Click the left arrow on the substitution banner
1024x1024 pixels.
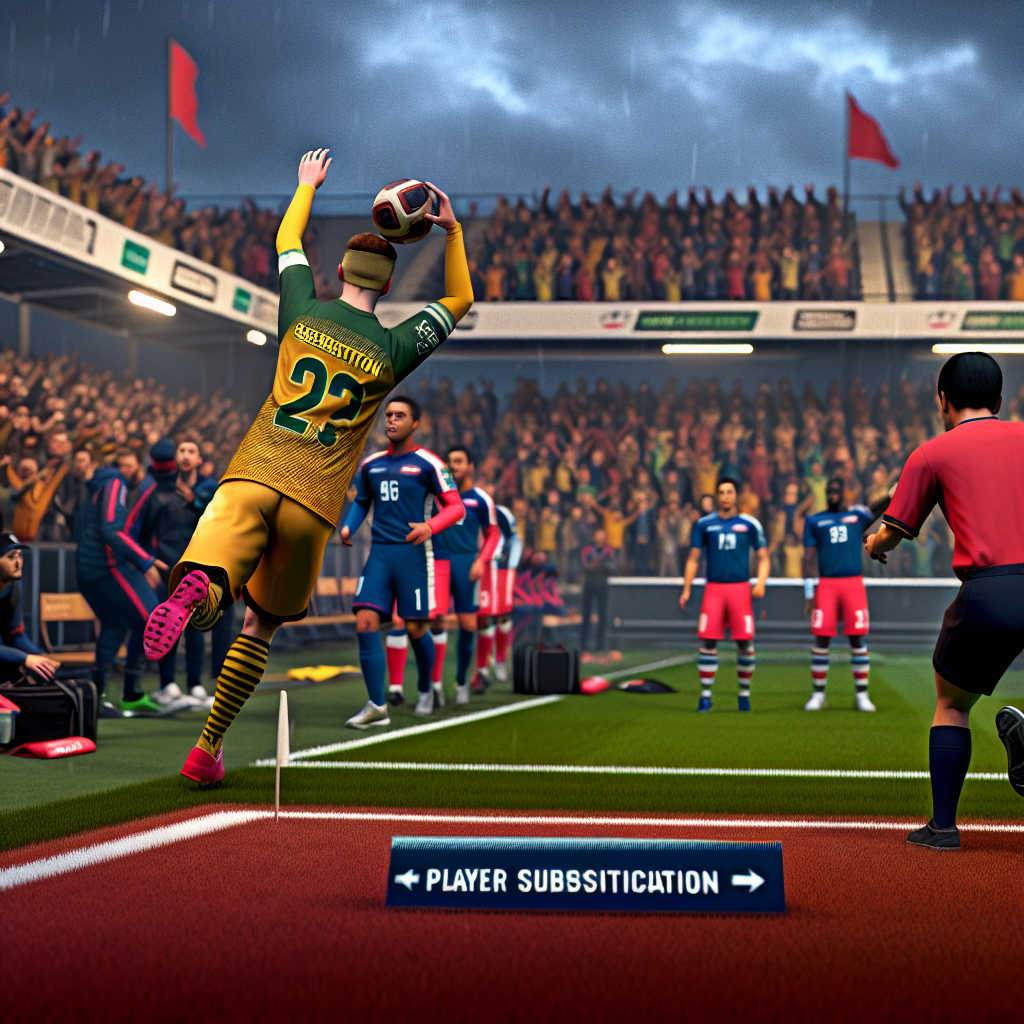[406, 880]
